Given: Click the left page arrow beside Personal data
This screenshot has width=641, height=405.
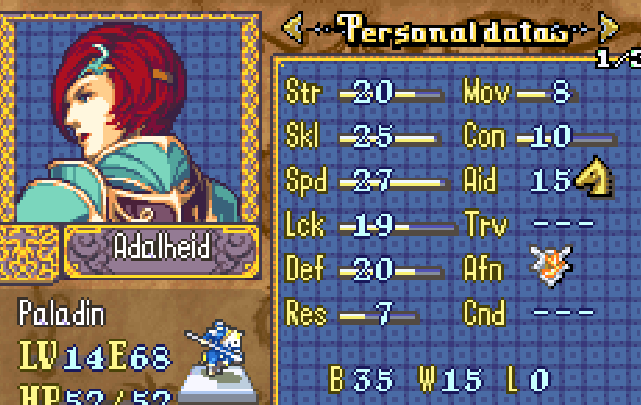Looking at the screenshot, I should pos(293,29).
